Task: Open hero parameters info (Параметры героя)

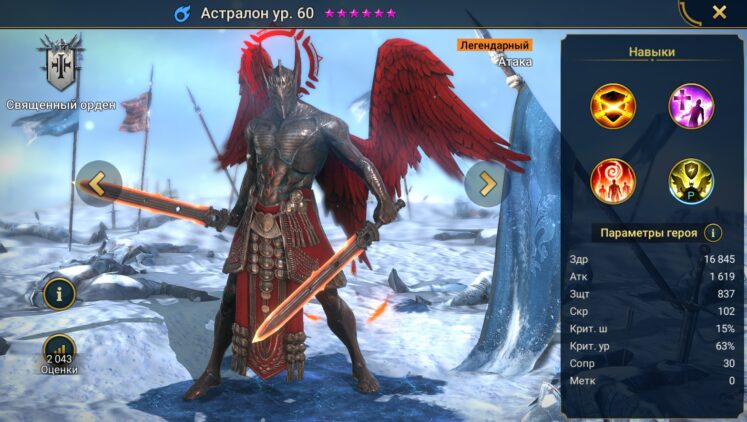Action: click(x=713, y=233)
